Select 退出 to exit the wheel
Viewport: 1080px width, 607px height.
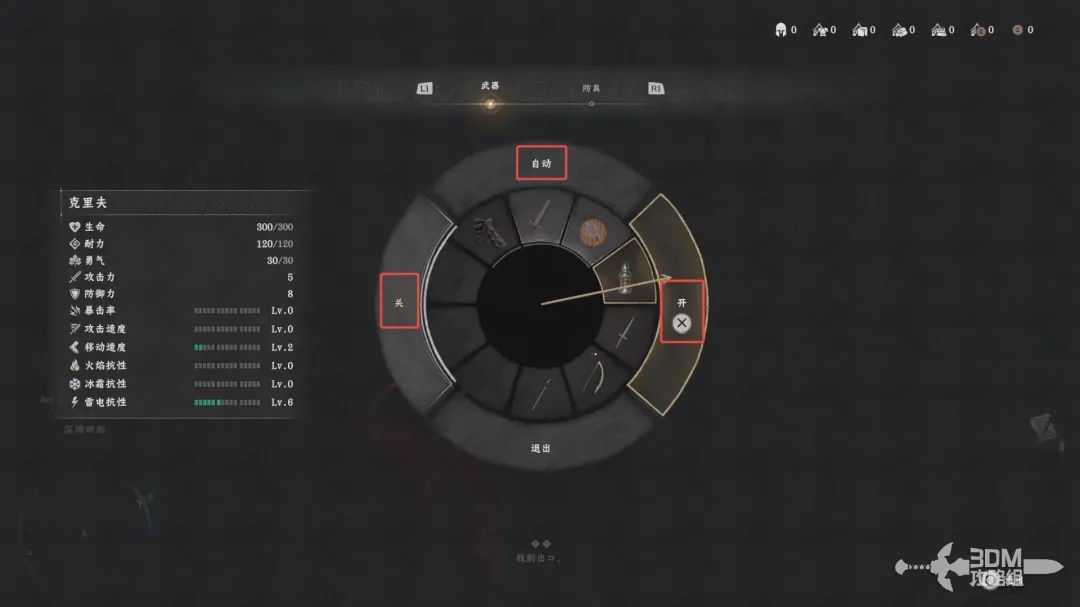541,448
